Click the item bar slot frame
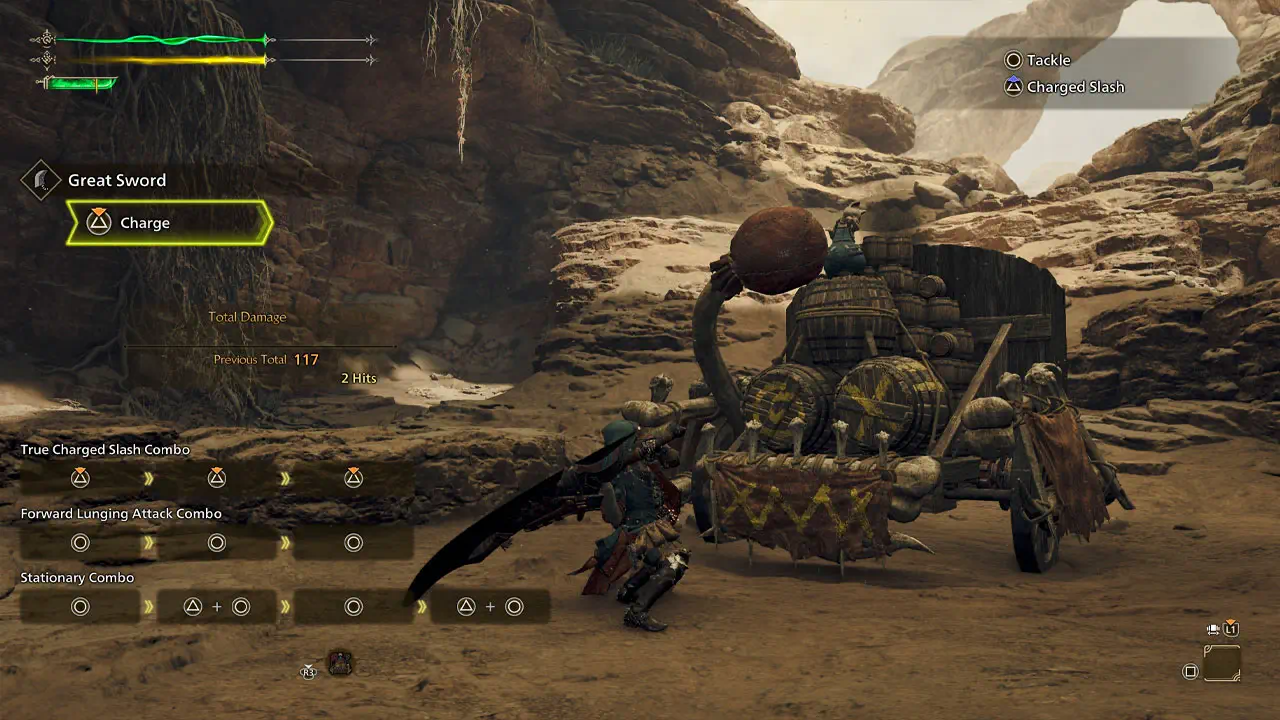1280x720 pixels. point(1221,664)
